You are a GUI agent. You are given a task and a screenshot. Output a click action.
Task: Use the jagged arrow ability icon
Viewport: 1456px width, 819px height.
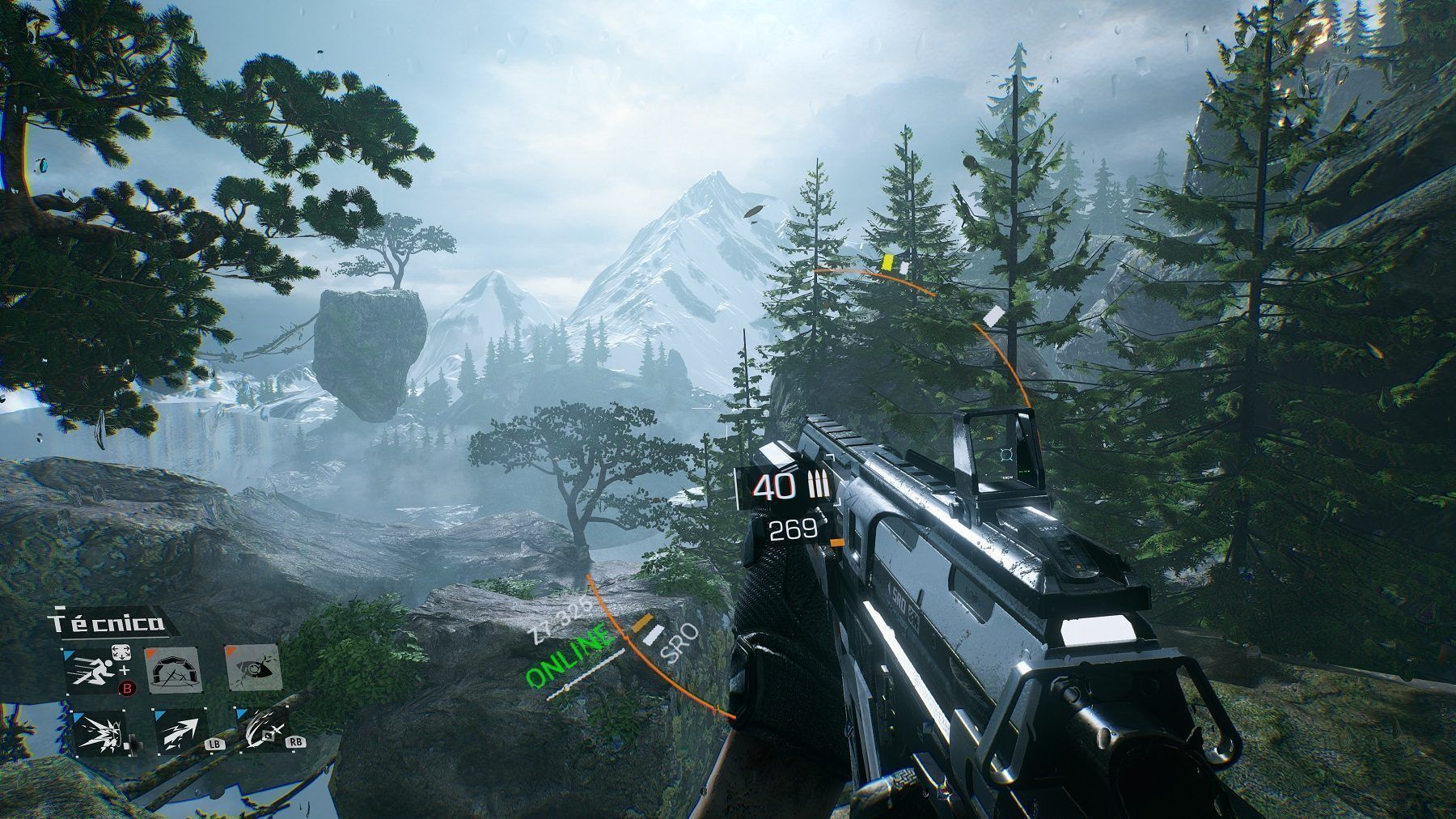point(180,732)
